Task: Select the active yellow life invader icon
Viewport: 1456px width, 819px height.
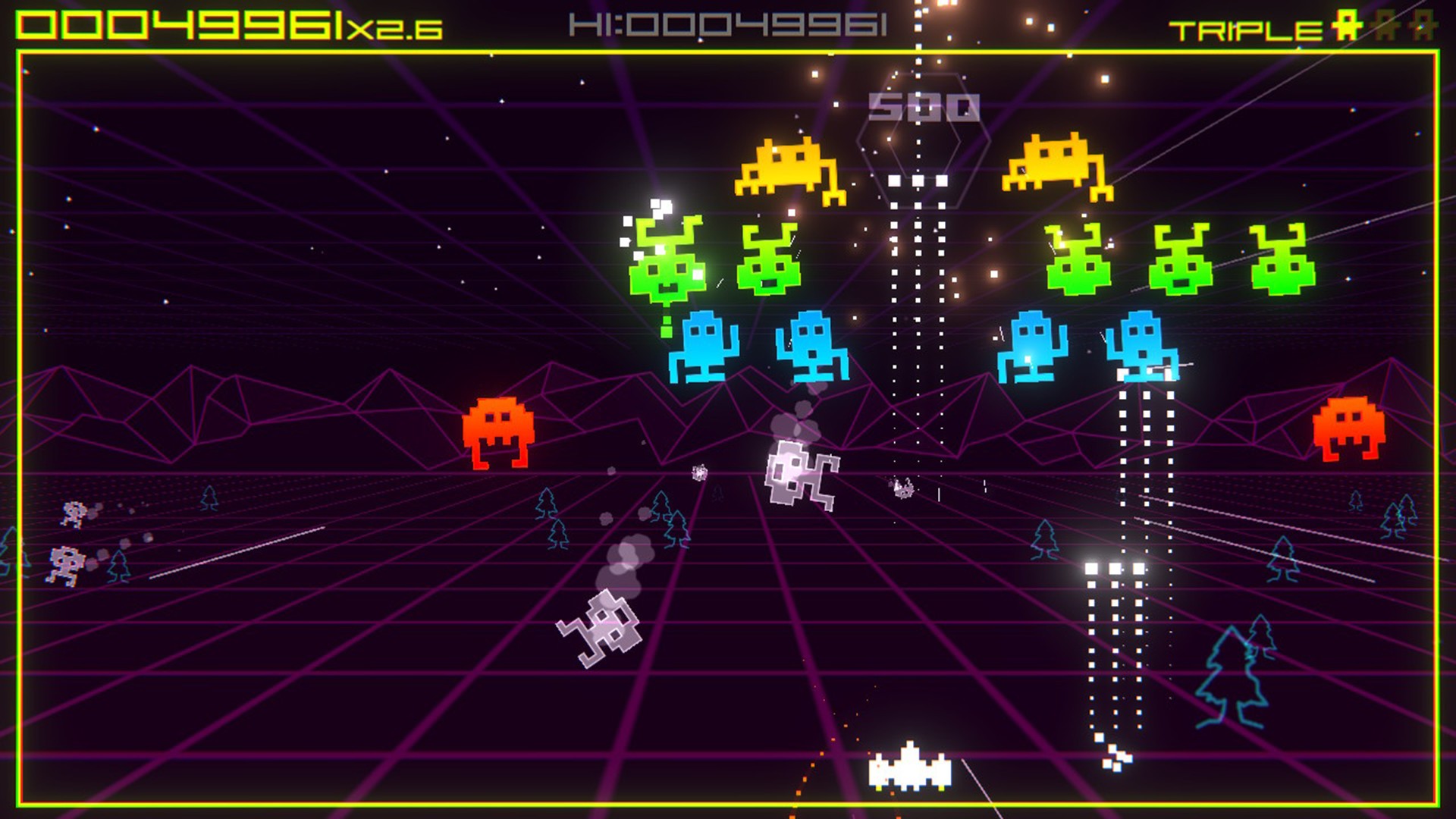Action: tap(1347, 24)
